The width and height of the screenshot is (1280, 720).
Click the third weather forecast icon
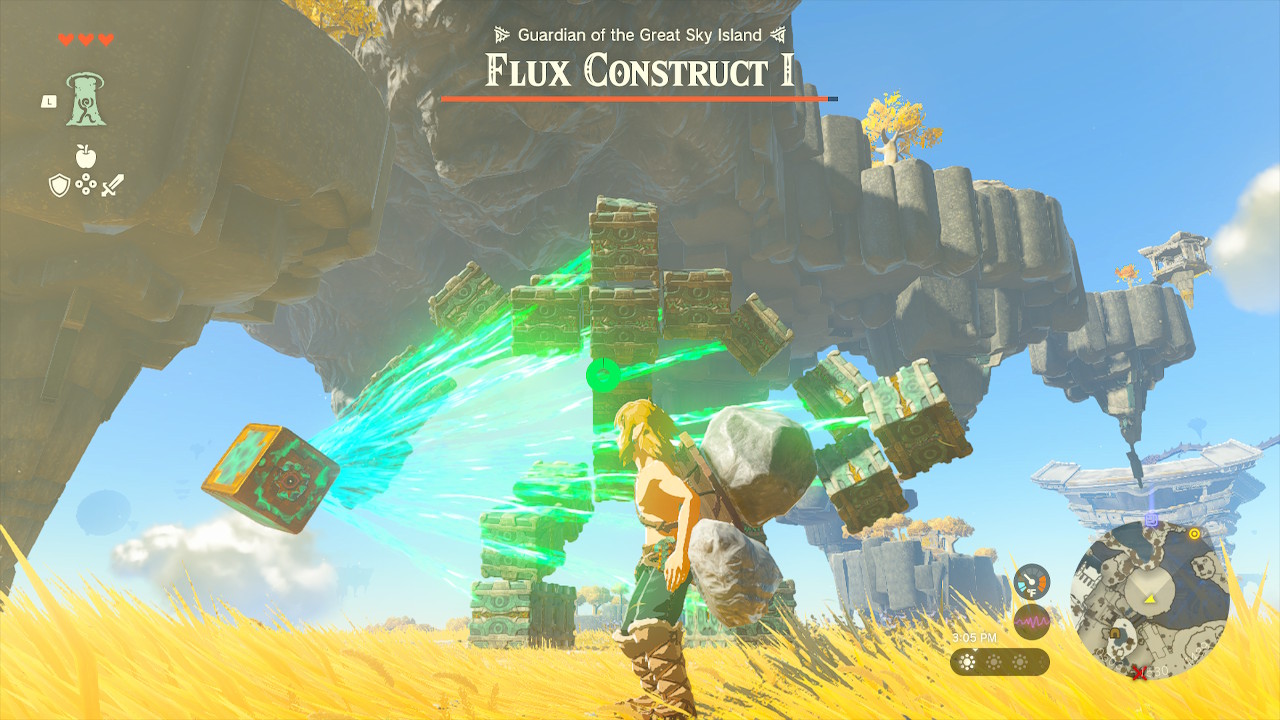[x=1018, y=661]
